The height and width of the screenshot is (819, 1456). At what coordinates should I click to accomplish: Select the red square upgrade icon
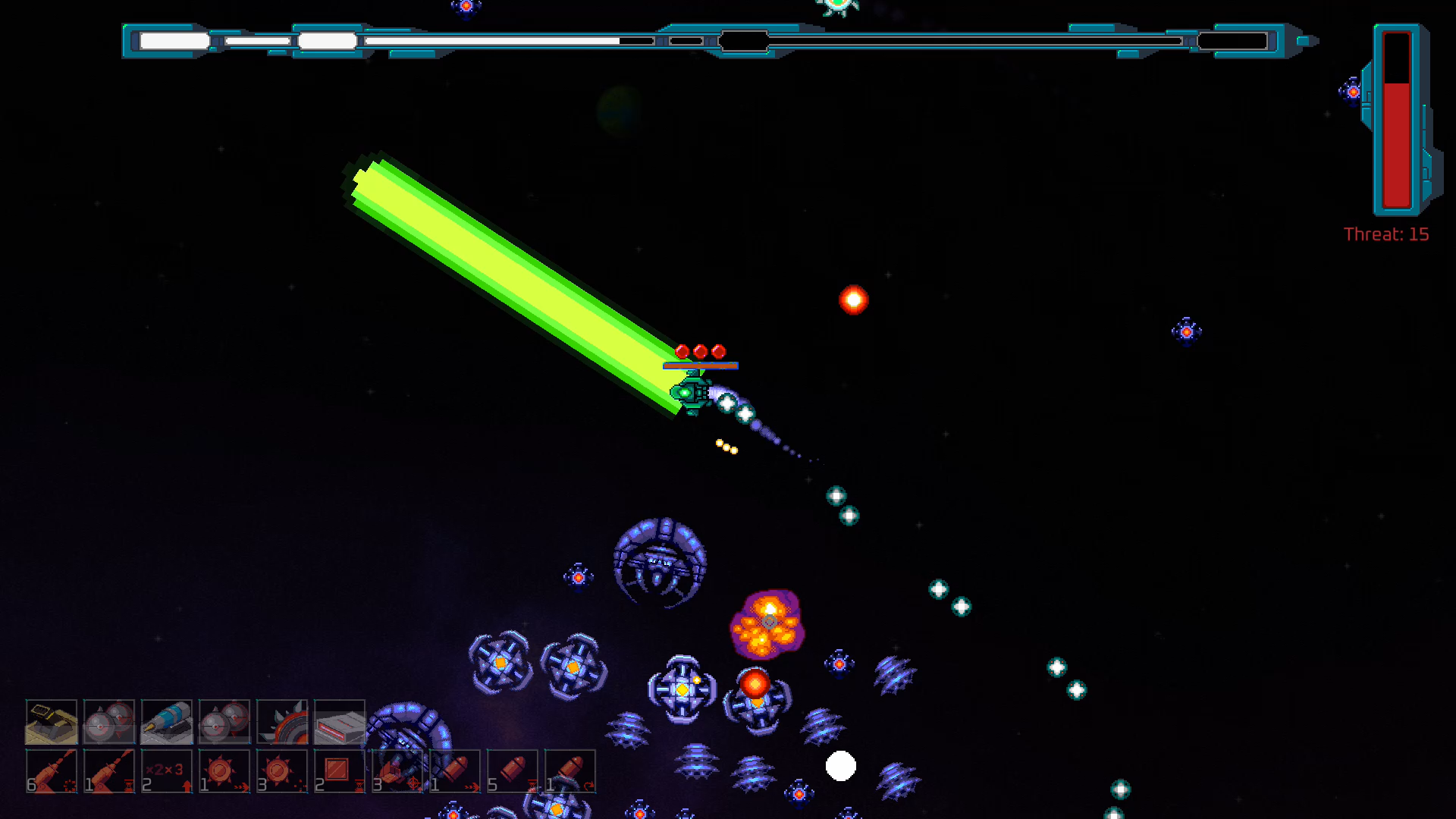(340, 771)
